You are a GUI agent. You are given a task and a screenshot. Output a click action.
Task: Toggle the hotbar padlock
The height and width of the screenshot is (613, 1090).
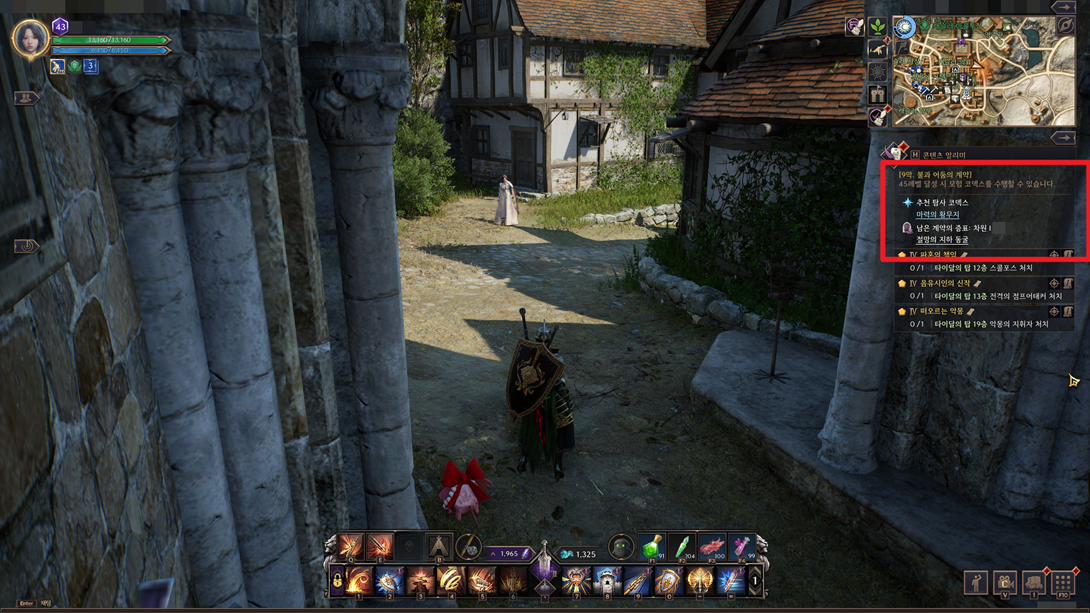[337, 582]
